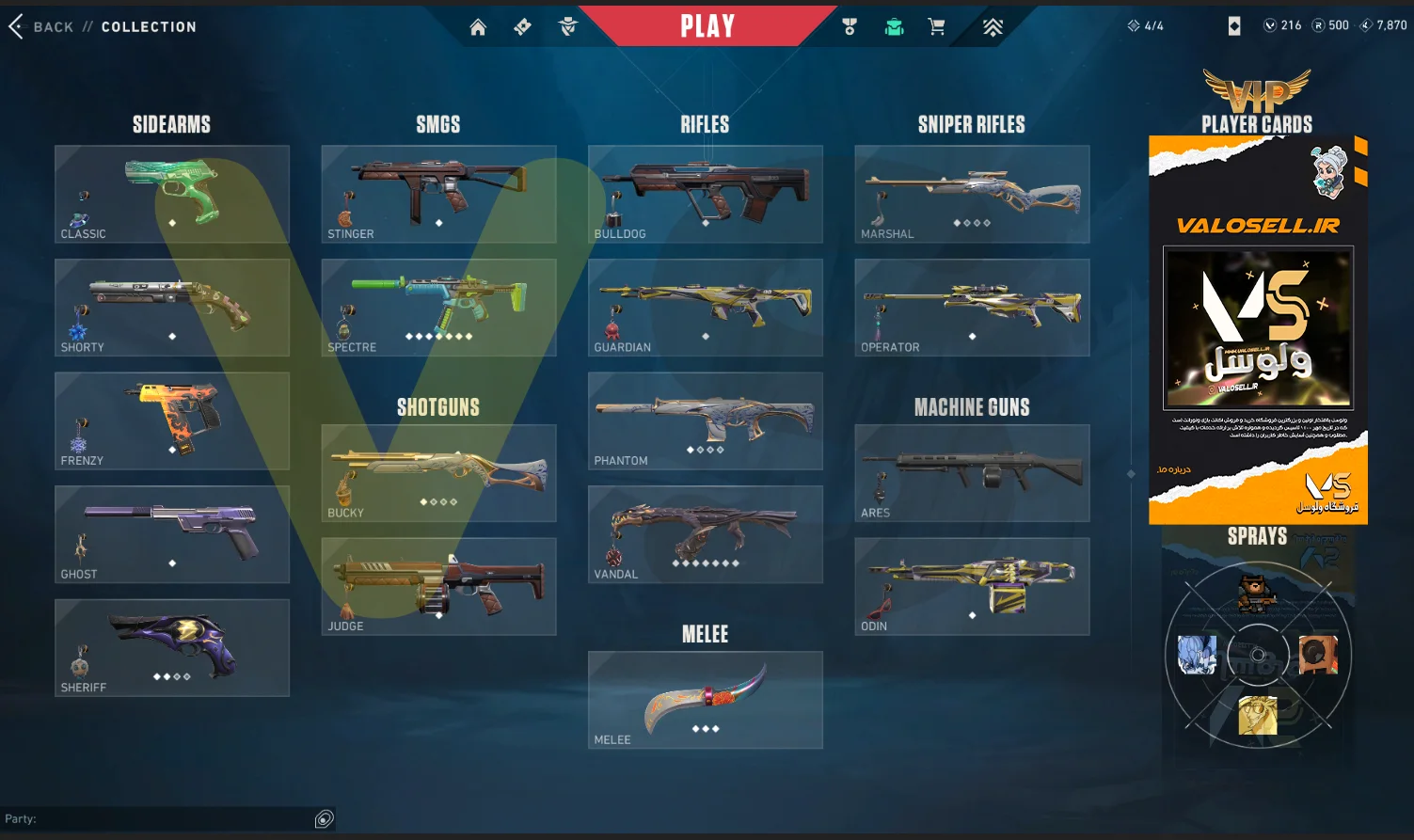Open the shopping cart store

pyautogui.click(x=936, y=27)
